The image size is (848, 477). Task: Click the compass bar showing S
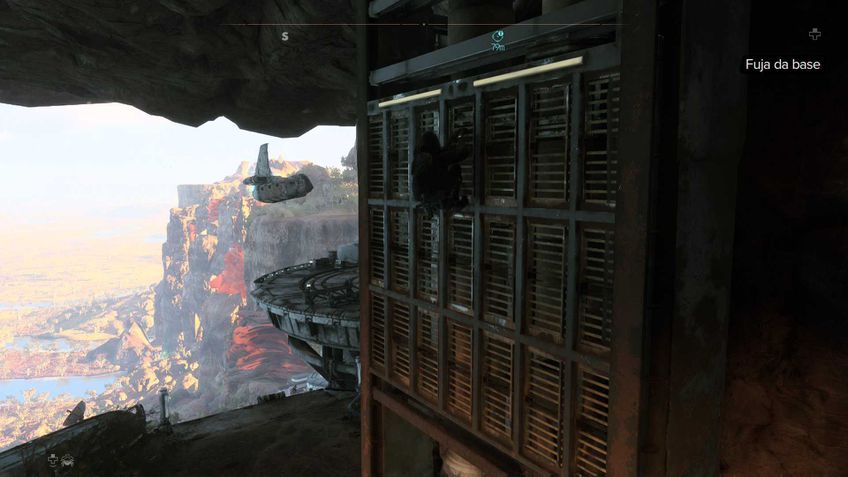pyautogui.click(x=285, y=36)
